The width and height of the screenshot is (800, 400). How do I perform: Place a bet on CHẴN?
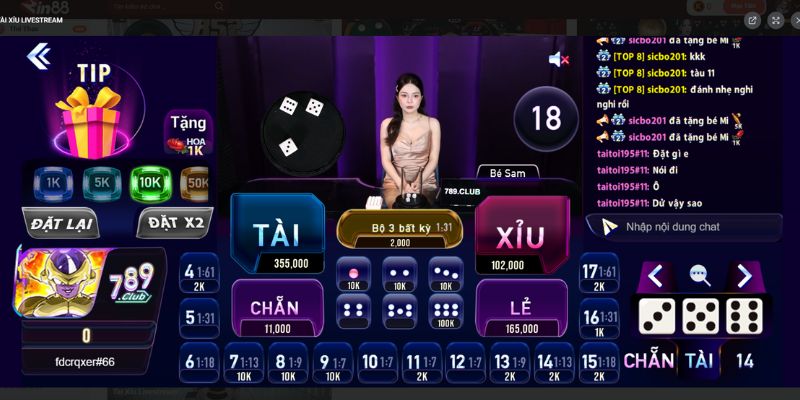(277, 306)
